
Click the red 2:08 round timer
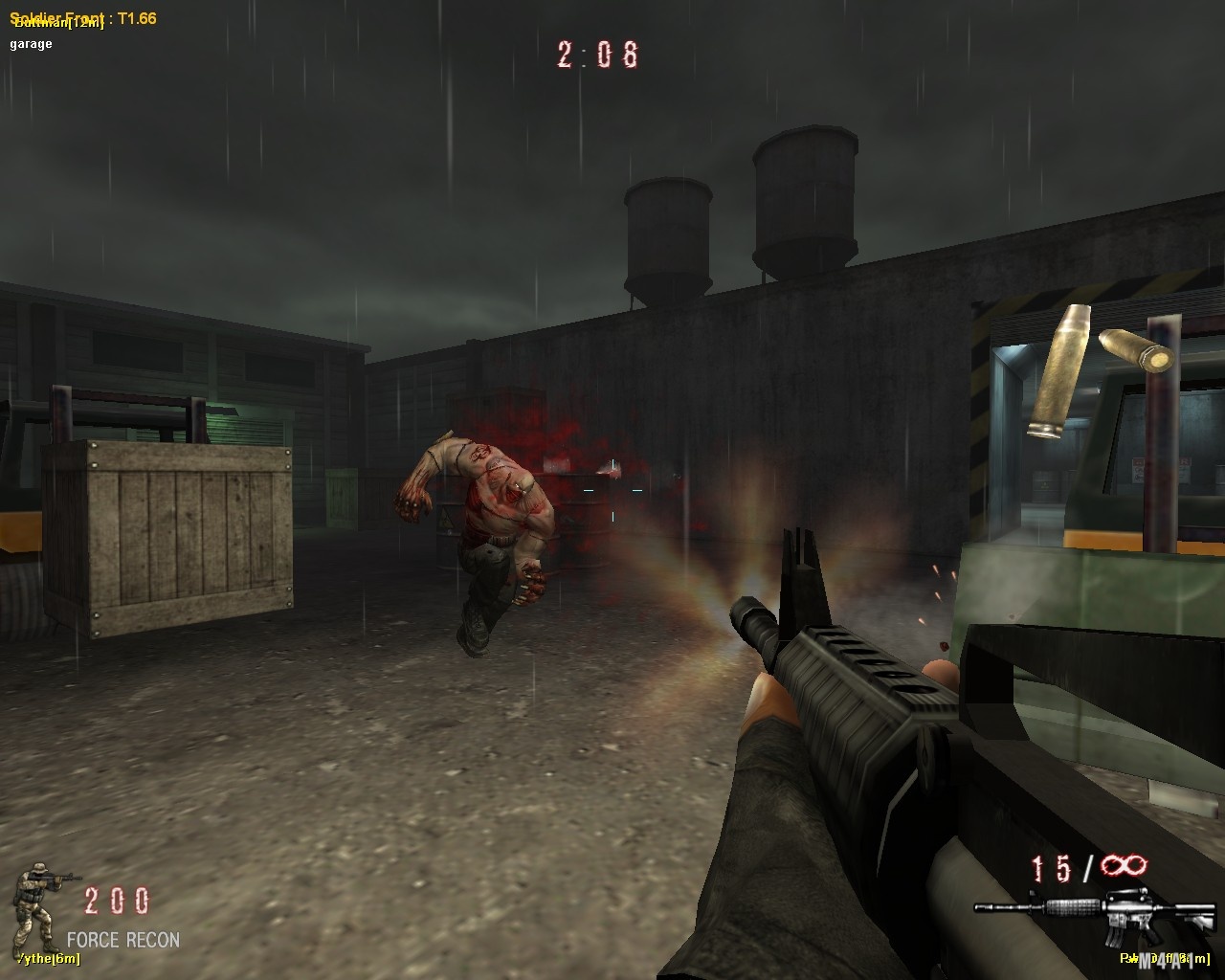pos(595,55)
